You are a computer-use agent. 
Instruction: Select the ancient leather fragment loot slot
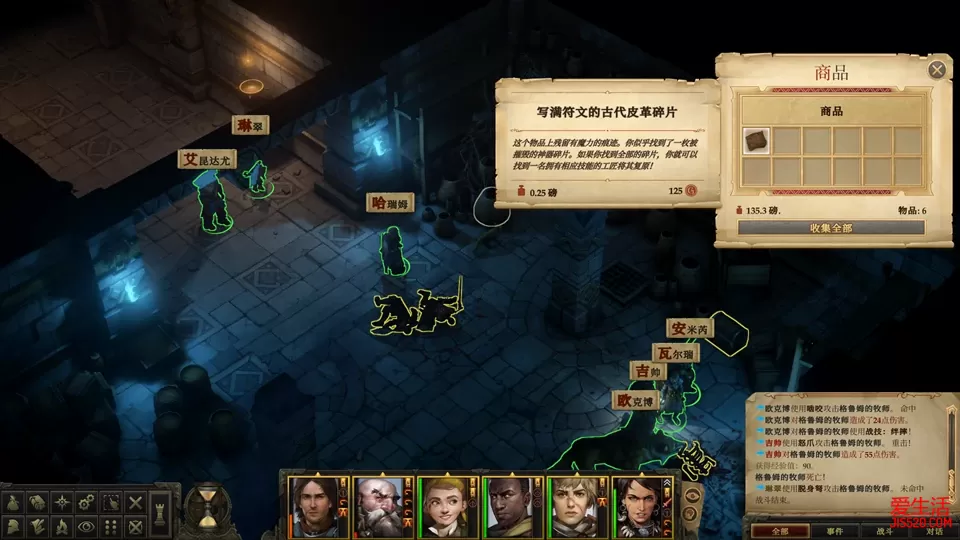[x=757, y=141]
